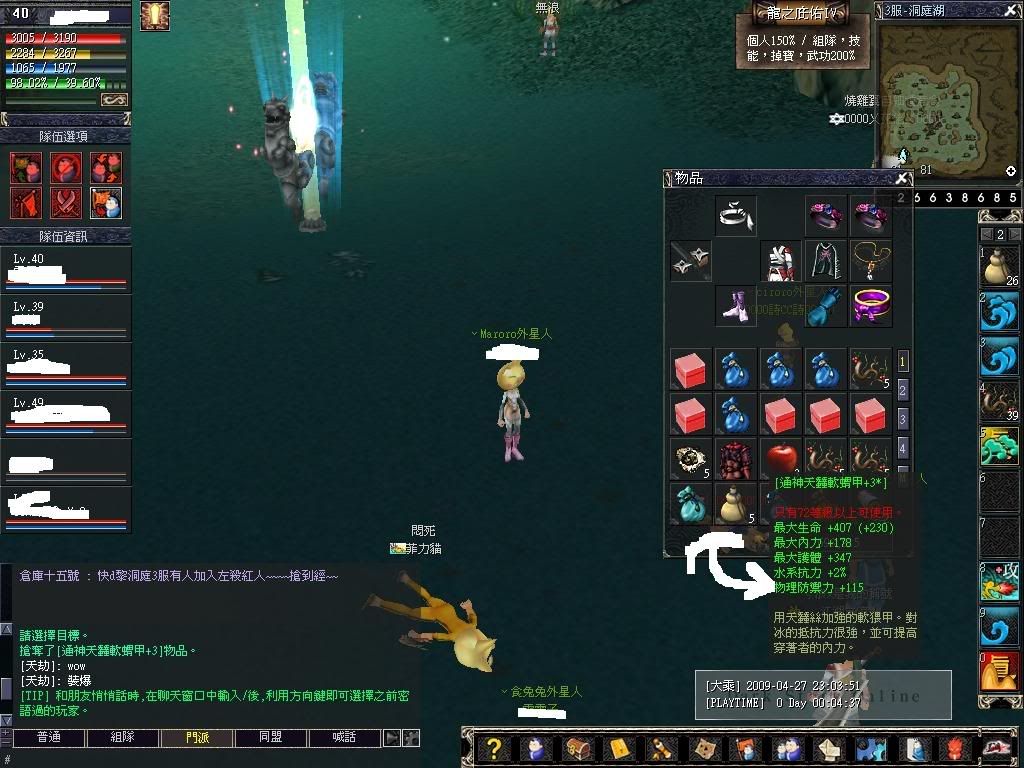Select the equipped purple boots slot
The image size is (1024, 768).
tap(736, 306)
